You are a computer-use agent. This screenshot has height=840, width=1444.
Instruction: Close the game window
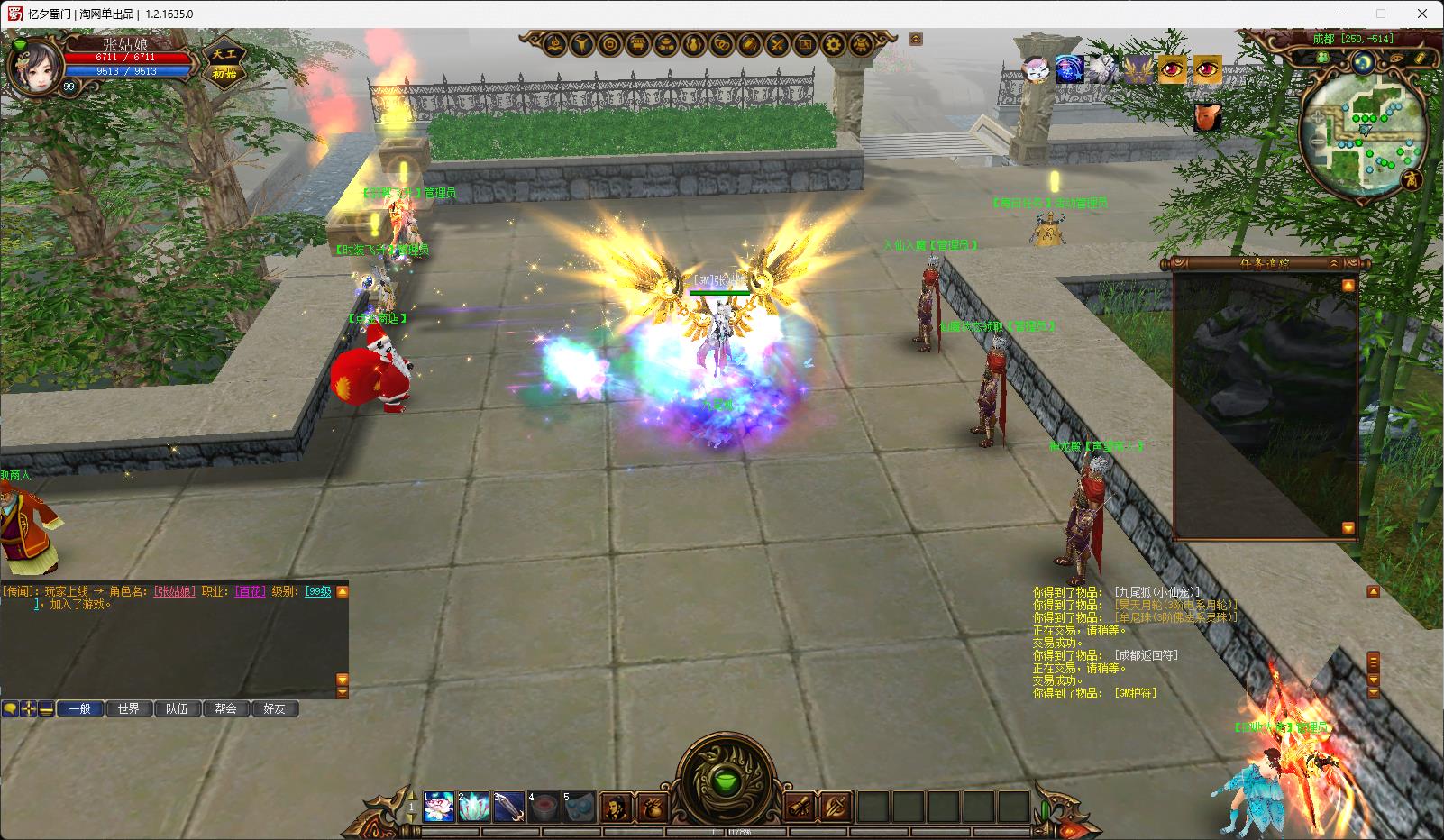click(x=1422, y=14)
